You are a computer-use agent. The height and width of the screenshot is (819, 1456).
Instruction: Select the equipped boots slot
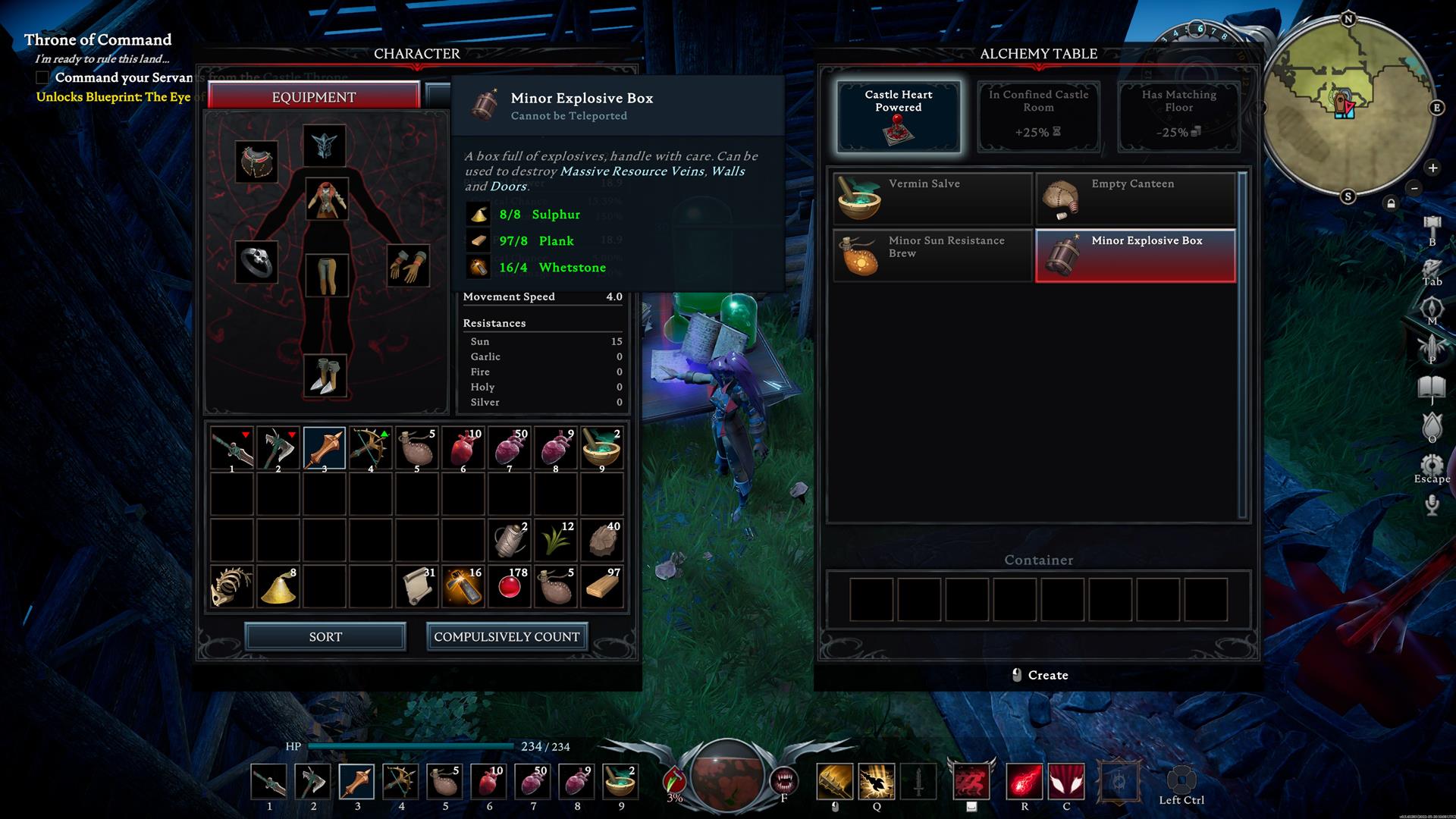tap(326, 376)
